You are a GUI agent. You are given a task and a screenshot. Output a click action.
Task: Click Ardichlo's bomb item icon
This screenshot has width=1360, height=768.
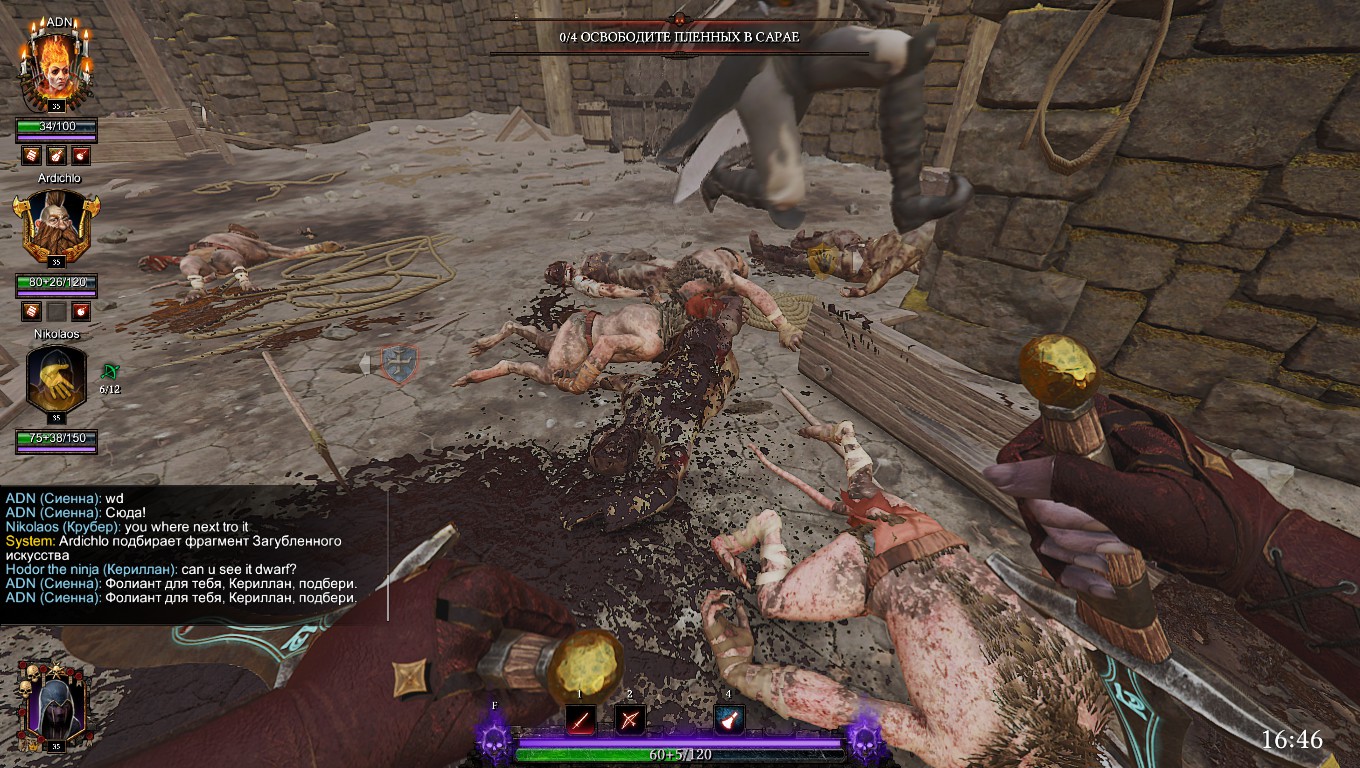click(81, 311)
